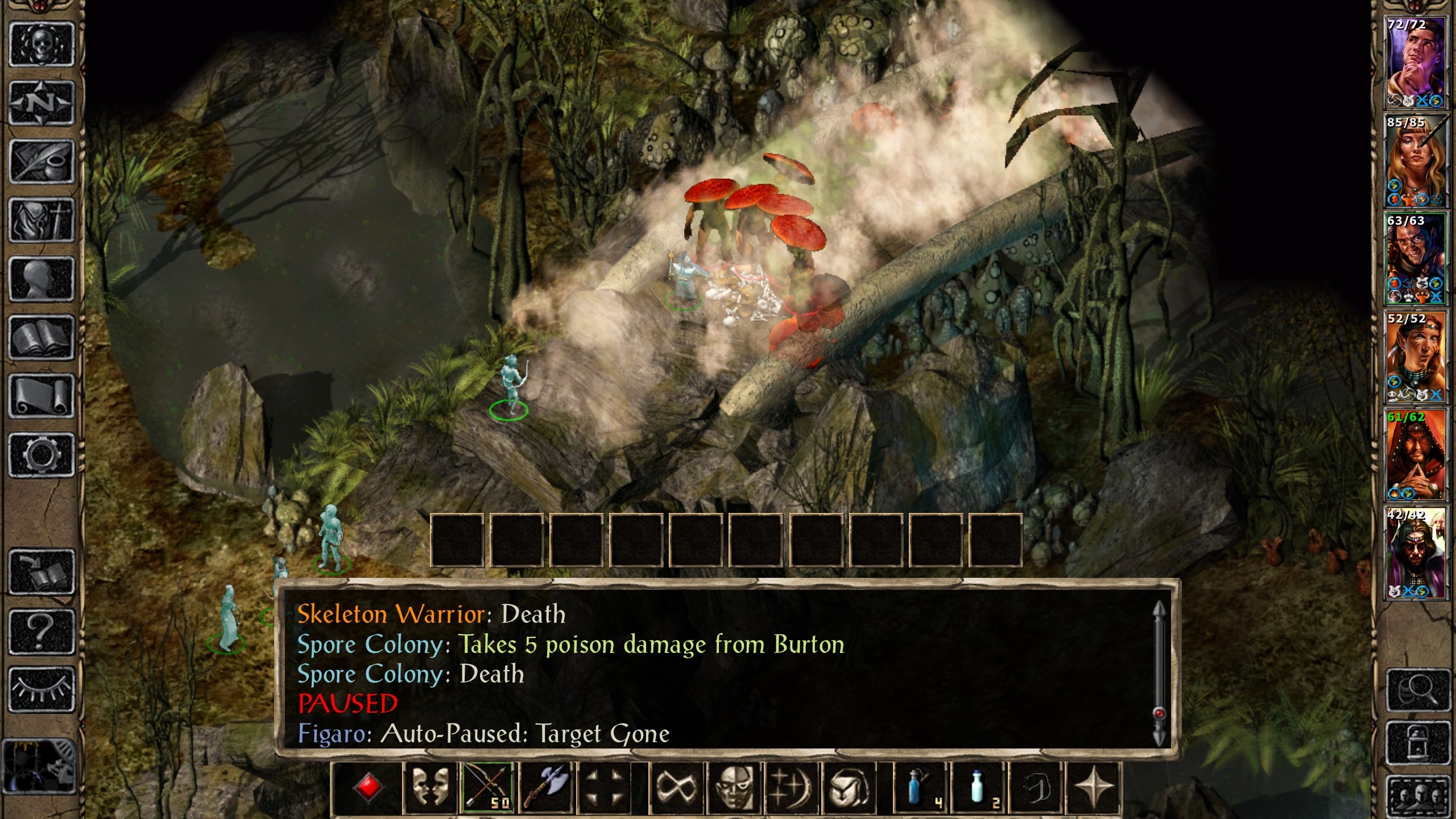Click the clock in the sidebar corner
The image size is (1456, 819).
click(x=39, y=766)
